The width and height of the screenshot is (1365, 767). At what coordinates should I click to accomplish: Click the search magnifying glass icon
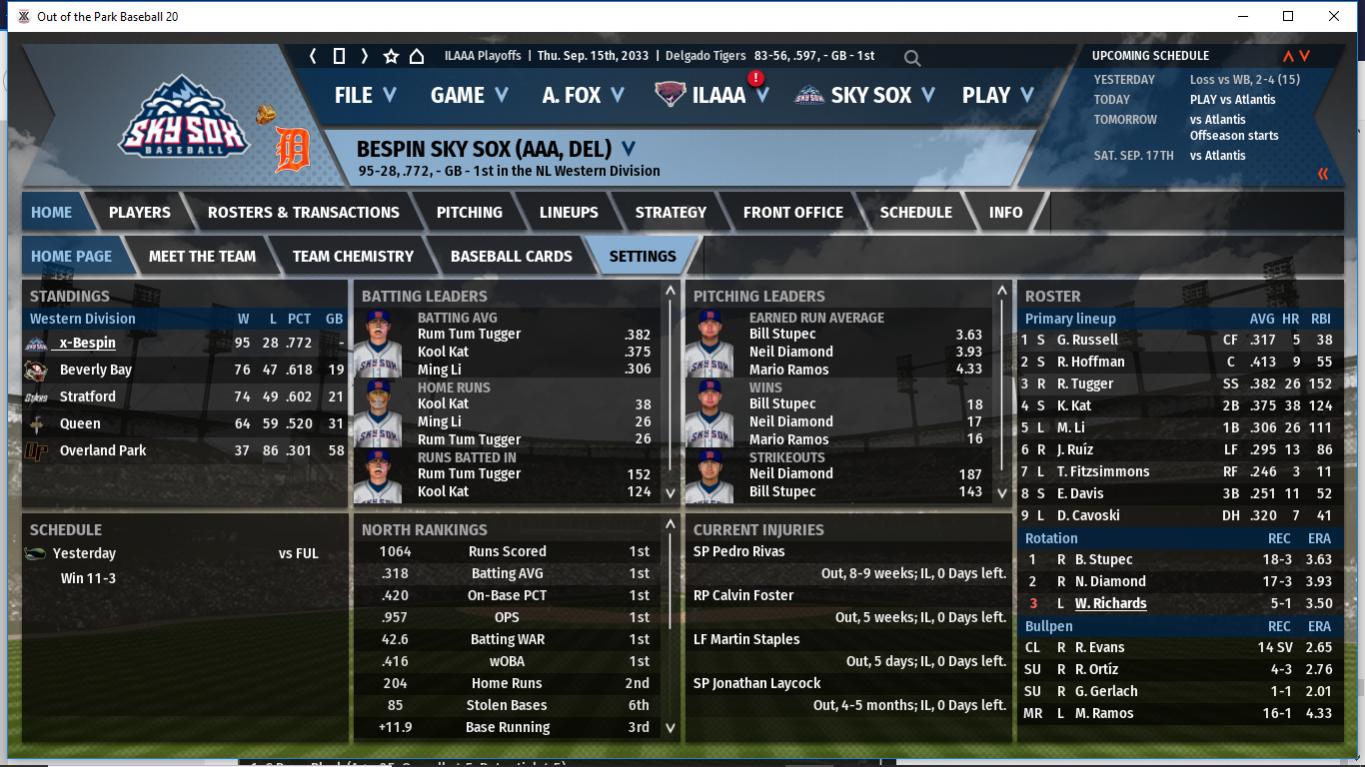pos(912,58)
